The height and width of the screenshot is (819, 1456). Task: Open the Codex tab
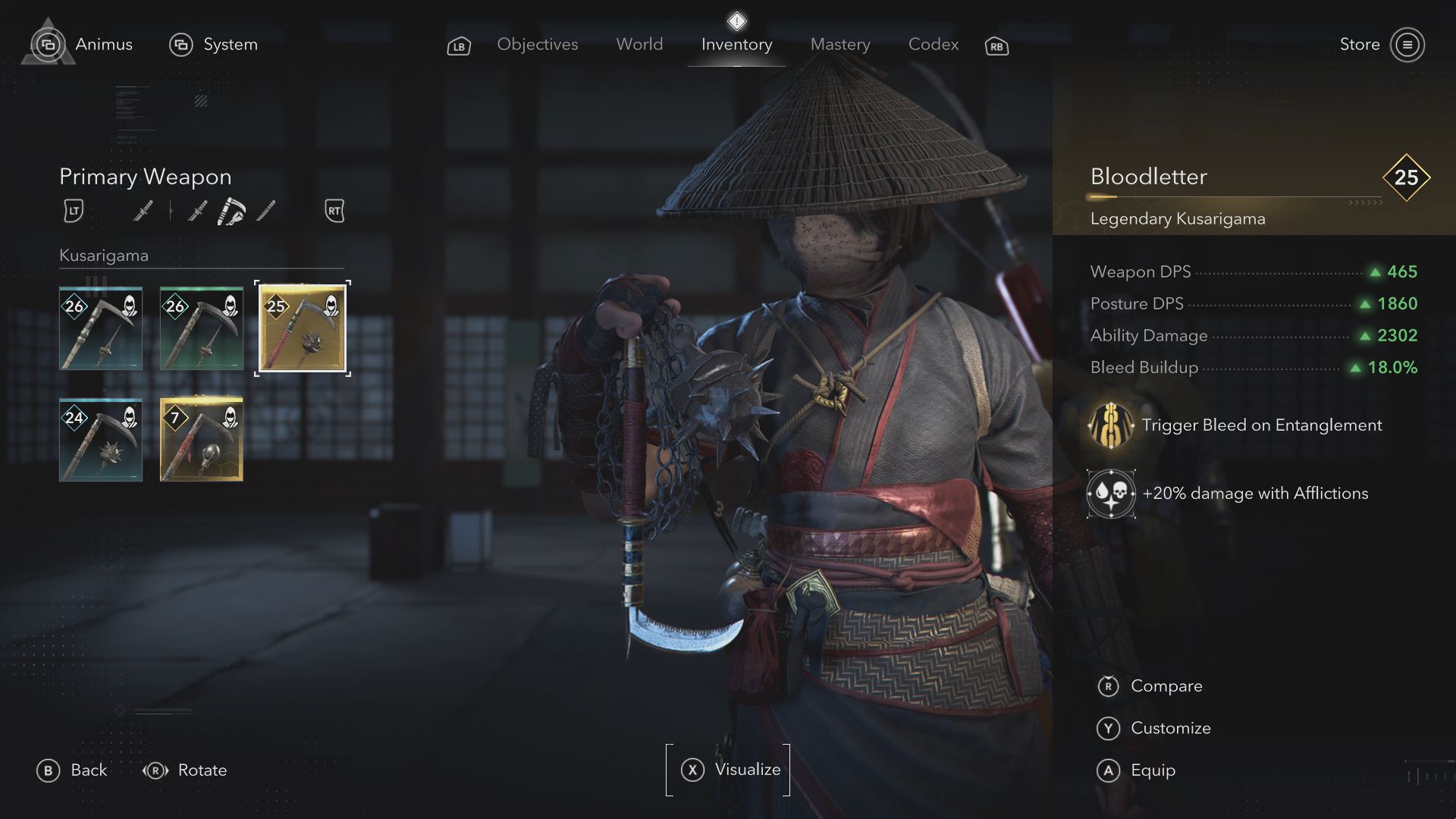(x=934, y=45)
